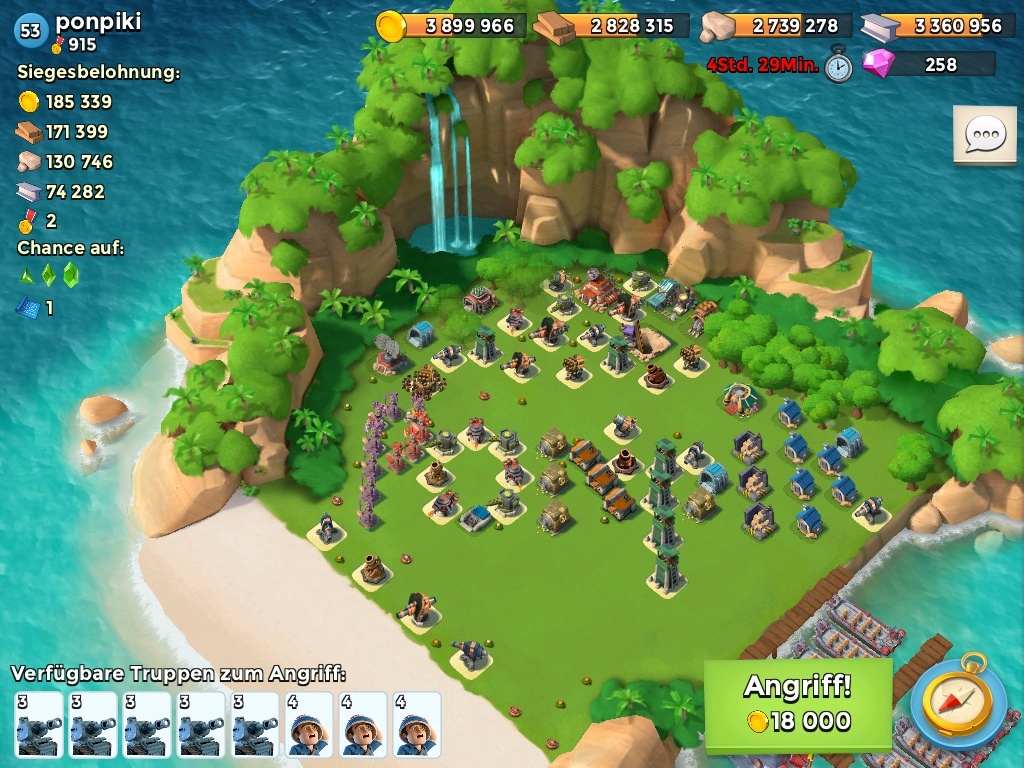Open the chat speech bubble
Image resolution: width=1024 pixels, height=768 pixels.
(x=984, y=135)
